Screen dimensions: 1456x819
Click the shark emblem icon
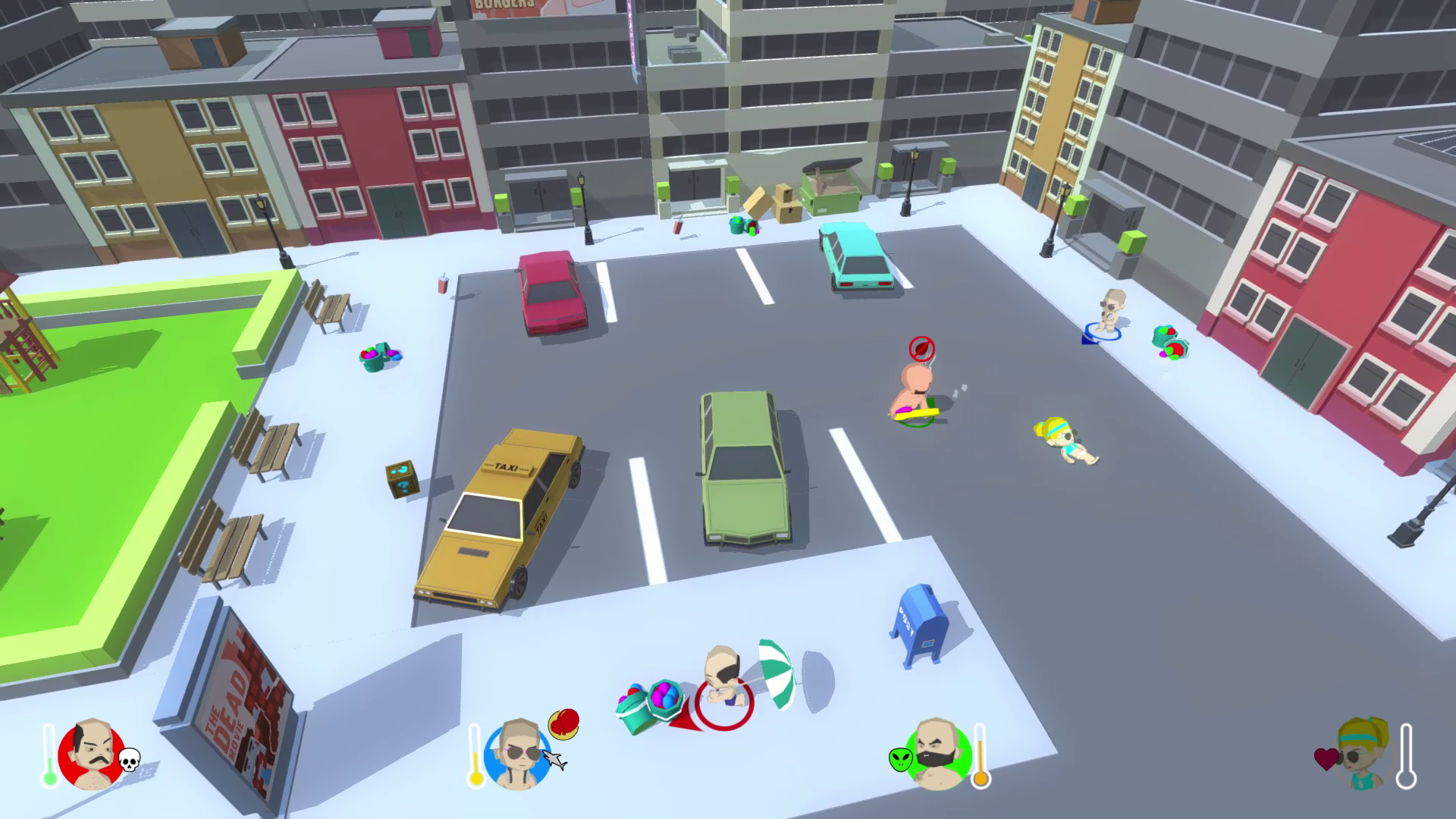[x=556, y=761]
